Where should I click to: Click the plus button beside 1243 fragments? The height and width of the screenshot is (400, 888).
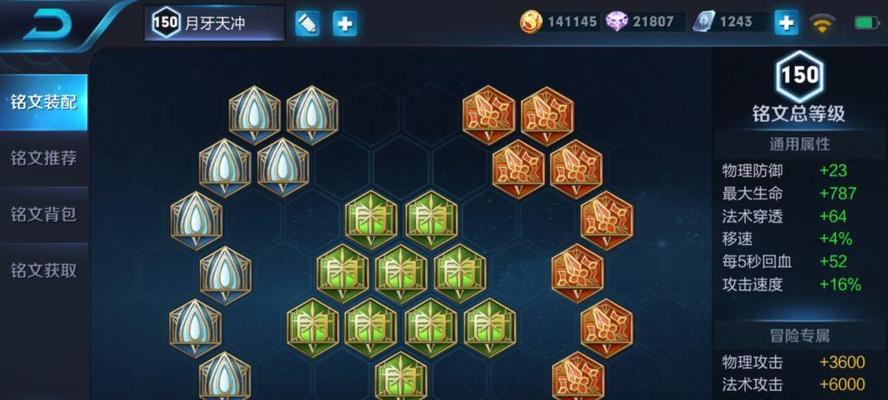787,22
